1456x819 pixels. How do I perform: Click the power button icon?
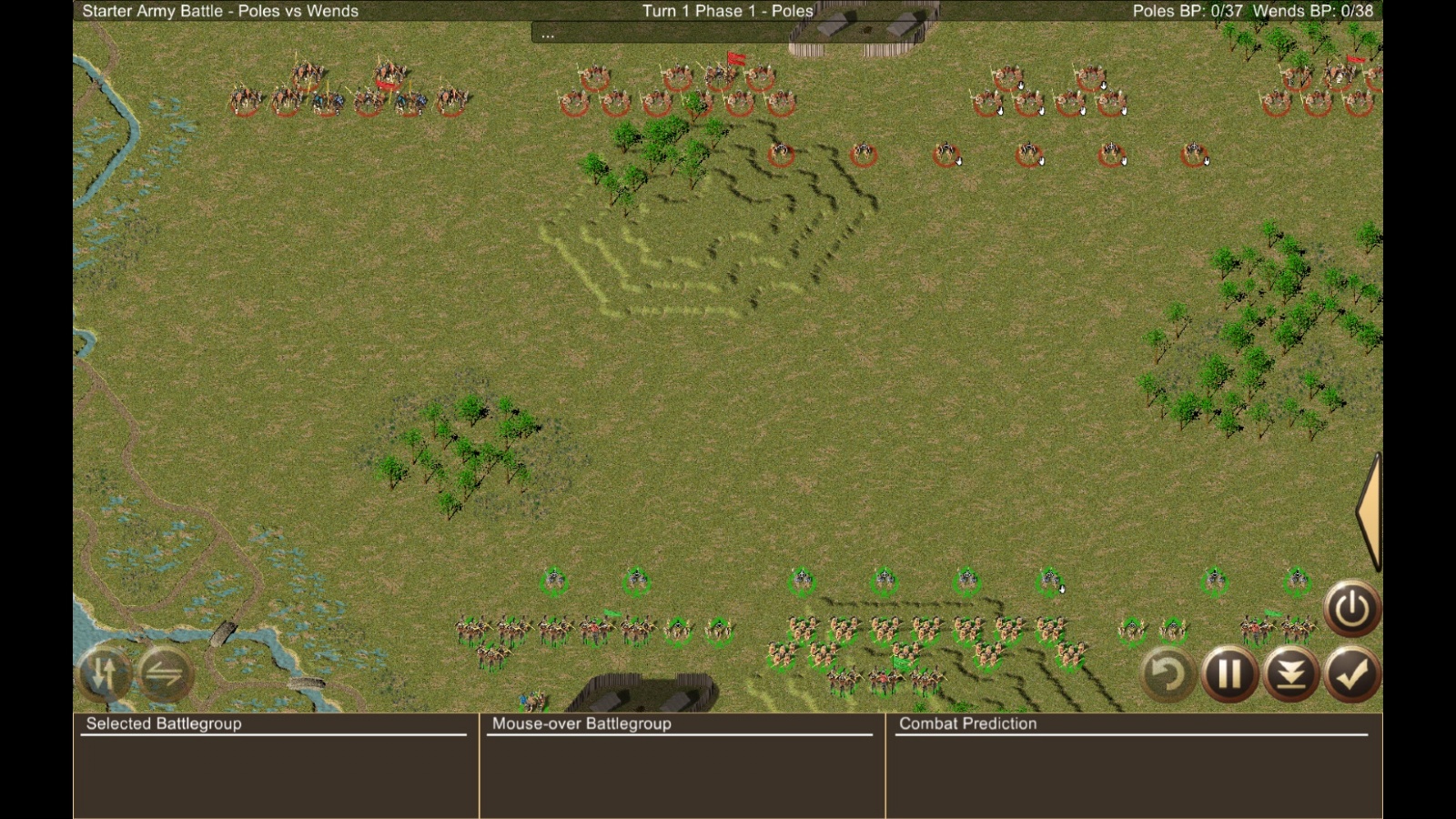click(x=1351, y=608)
